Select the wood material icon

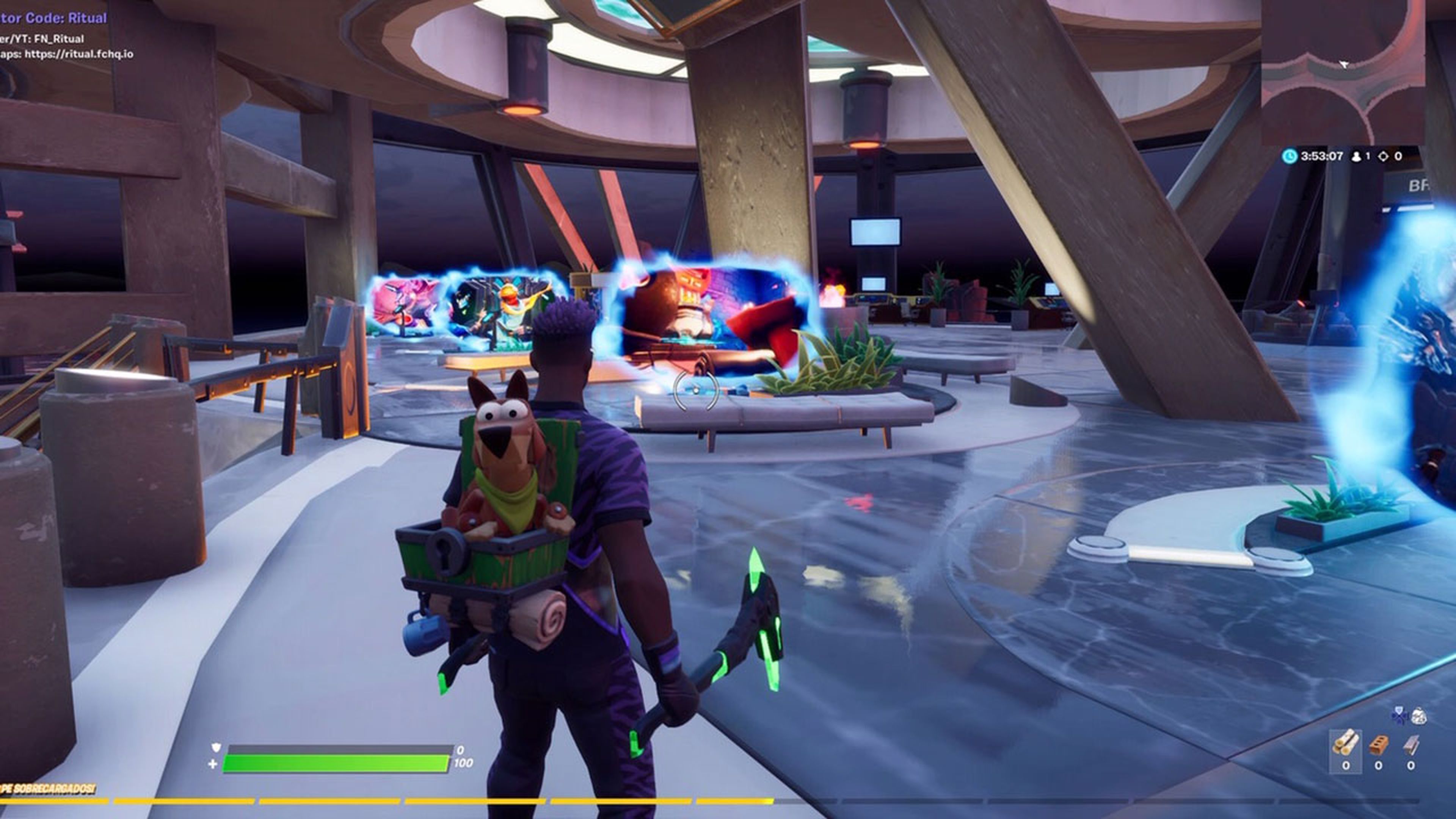click(1346, 742)
